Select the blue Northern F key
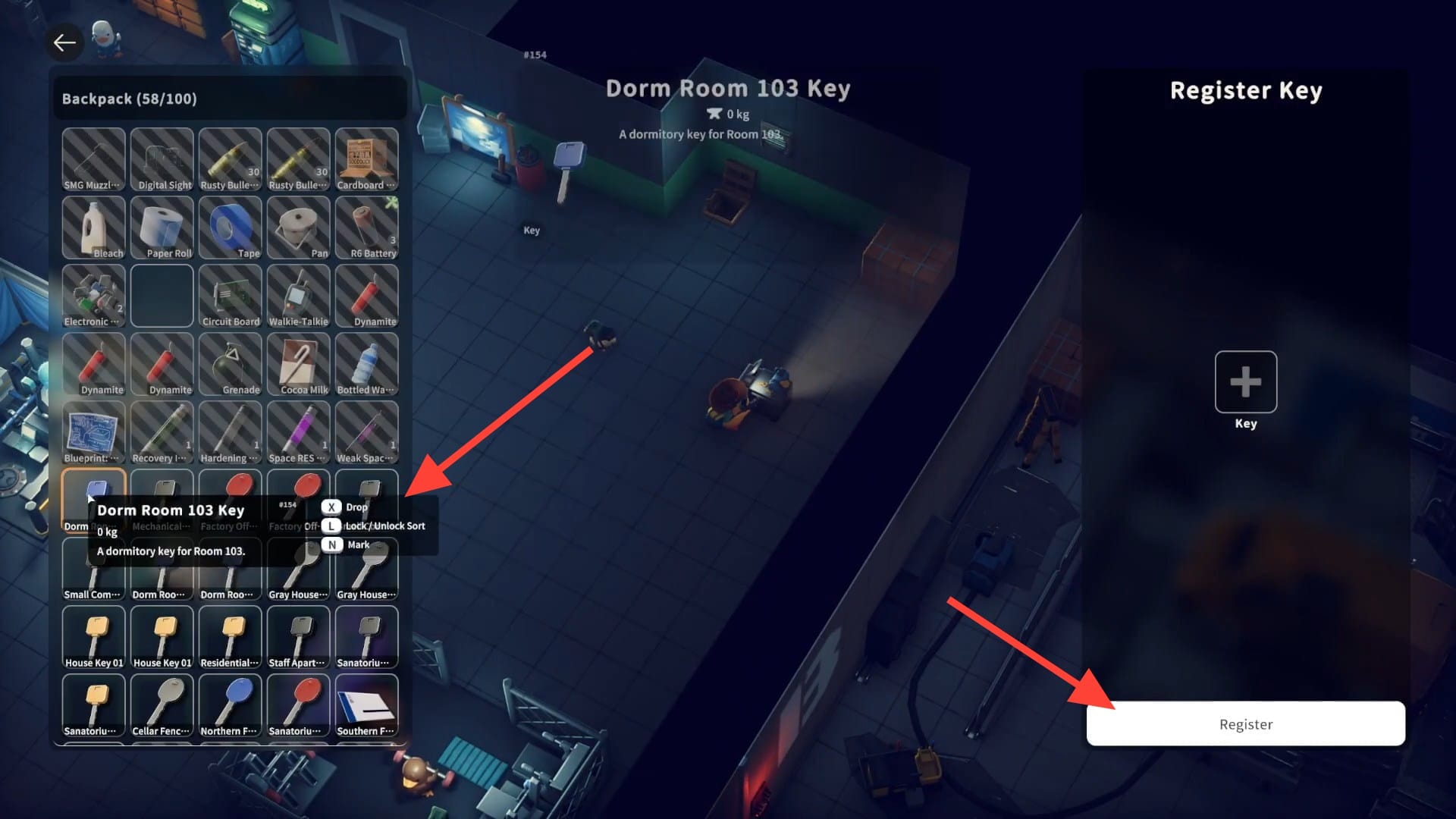The width and height of the screenshot is (1456, 819). tap(231, 705)
